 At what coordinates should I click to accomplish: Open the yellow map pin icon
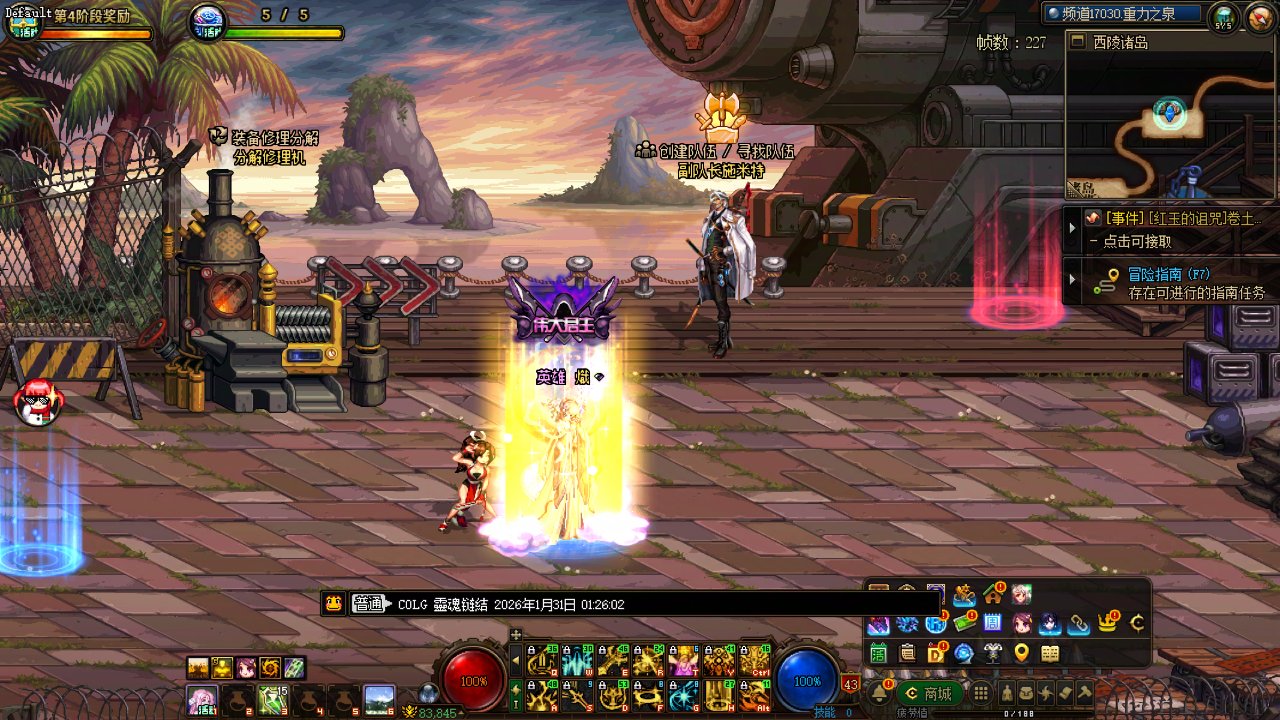[1021, 653]
